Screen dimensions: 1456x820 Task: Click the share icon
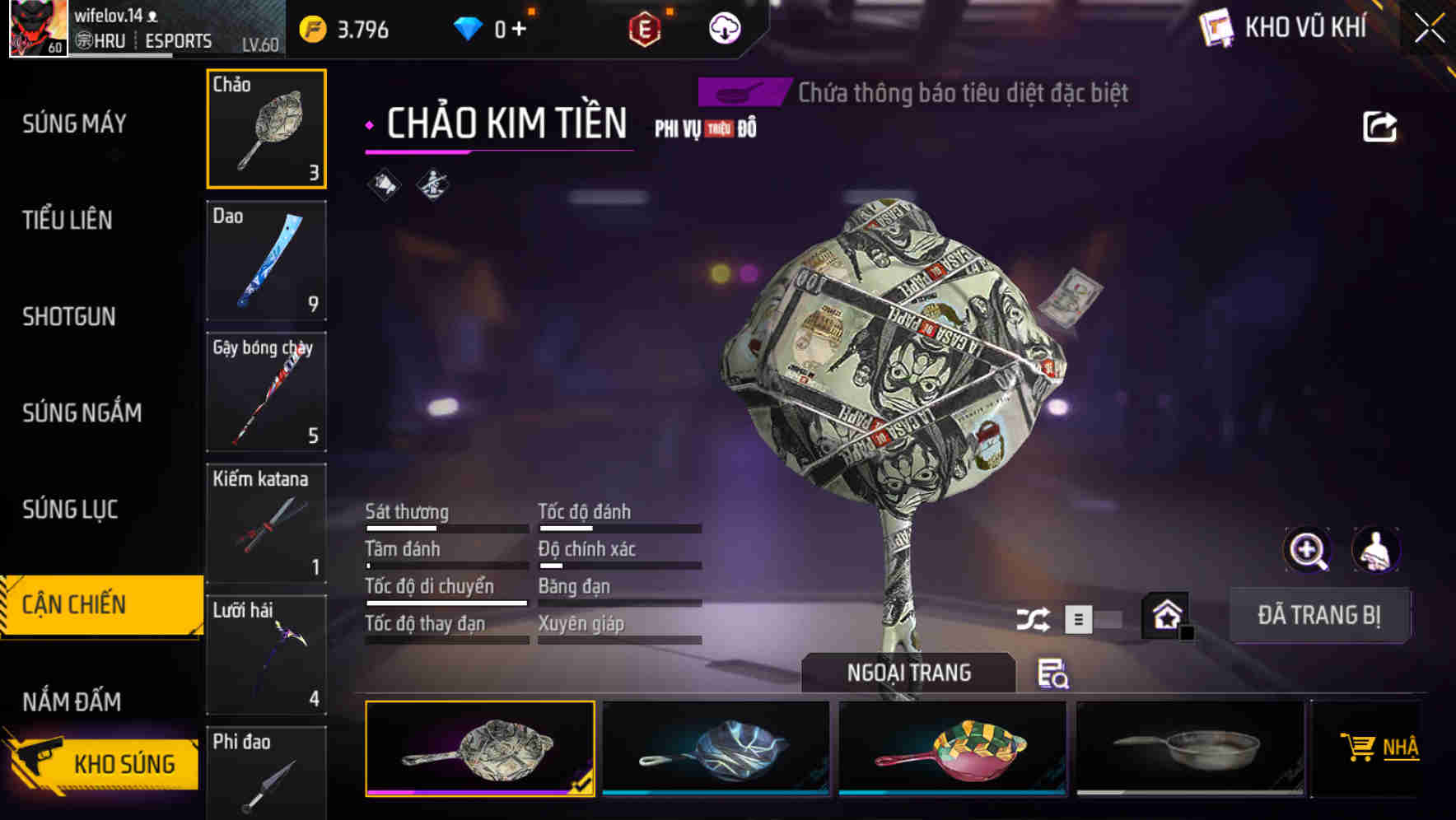(1379, 127)
